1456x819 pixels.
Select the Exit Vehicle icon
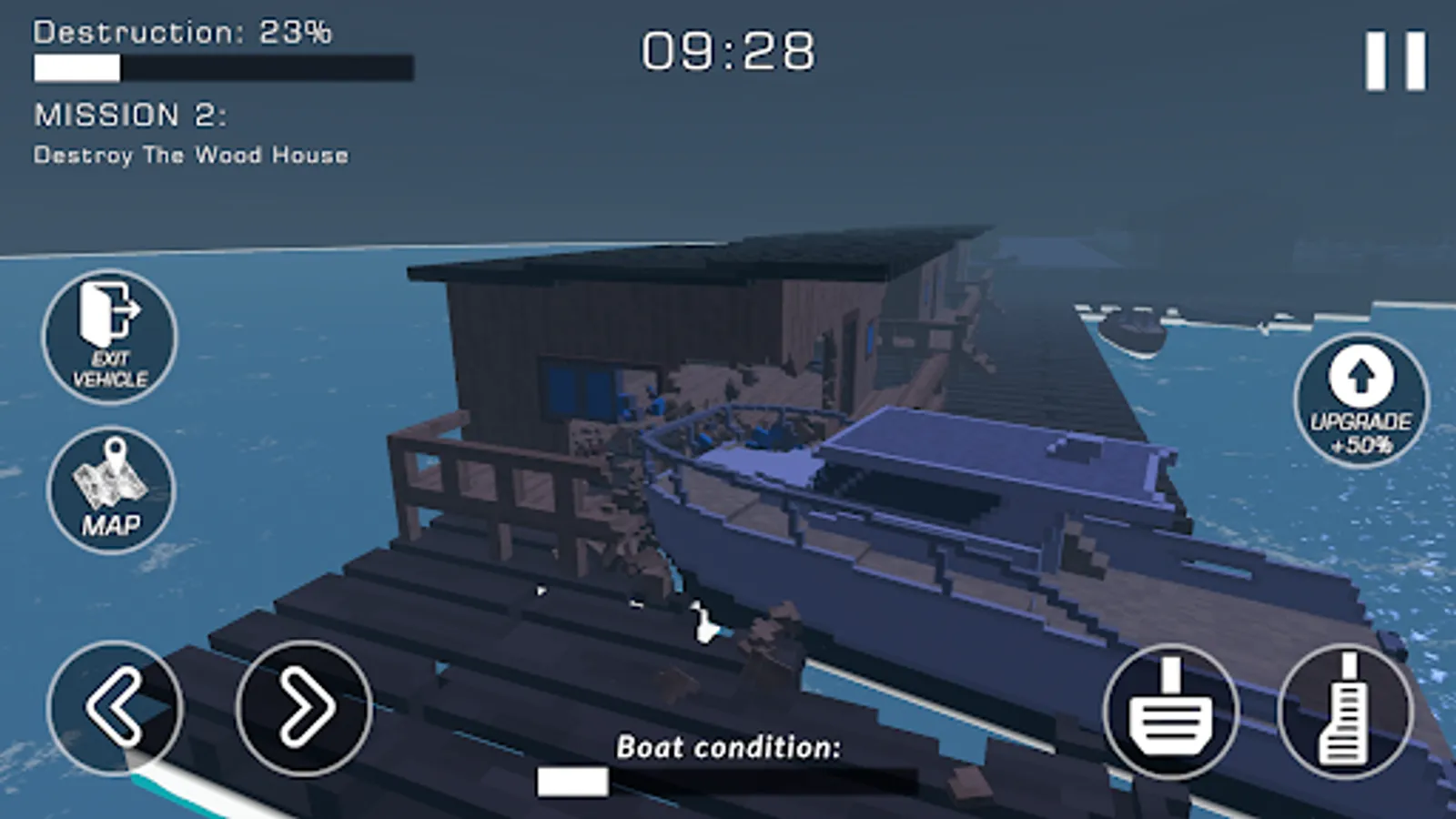pos(108,337)
